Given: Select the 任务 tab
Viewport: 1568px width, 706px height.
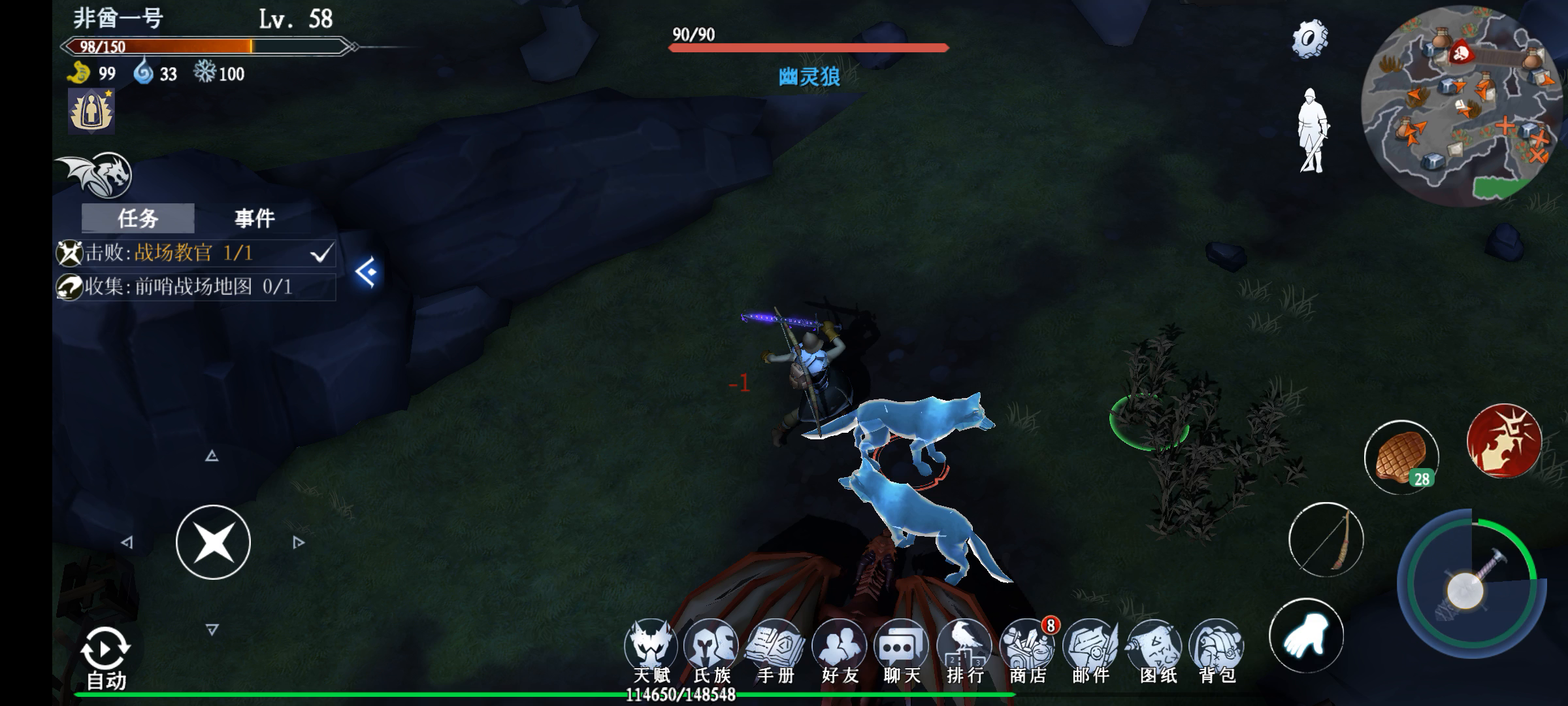Looking at the screenshot, I should (138, 218).
